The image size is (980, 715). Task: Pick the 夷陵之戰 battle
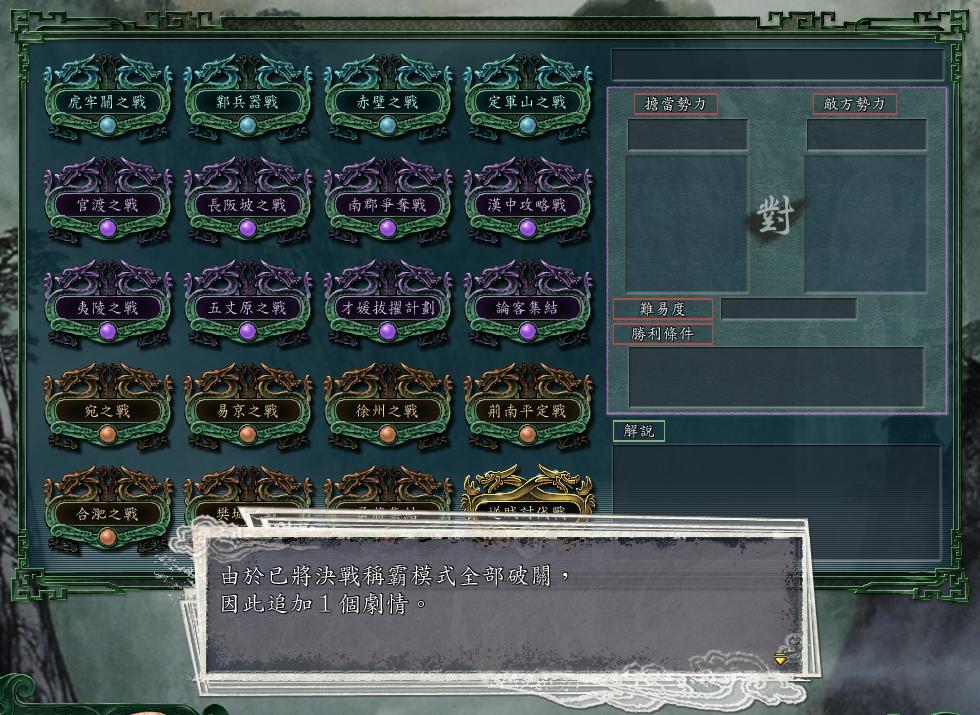108,308
